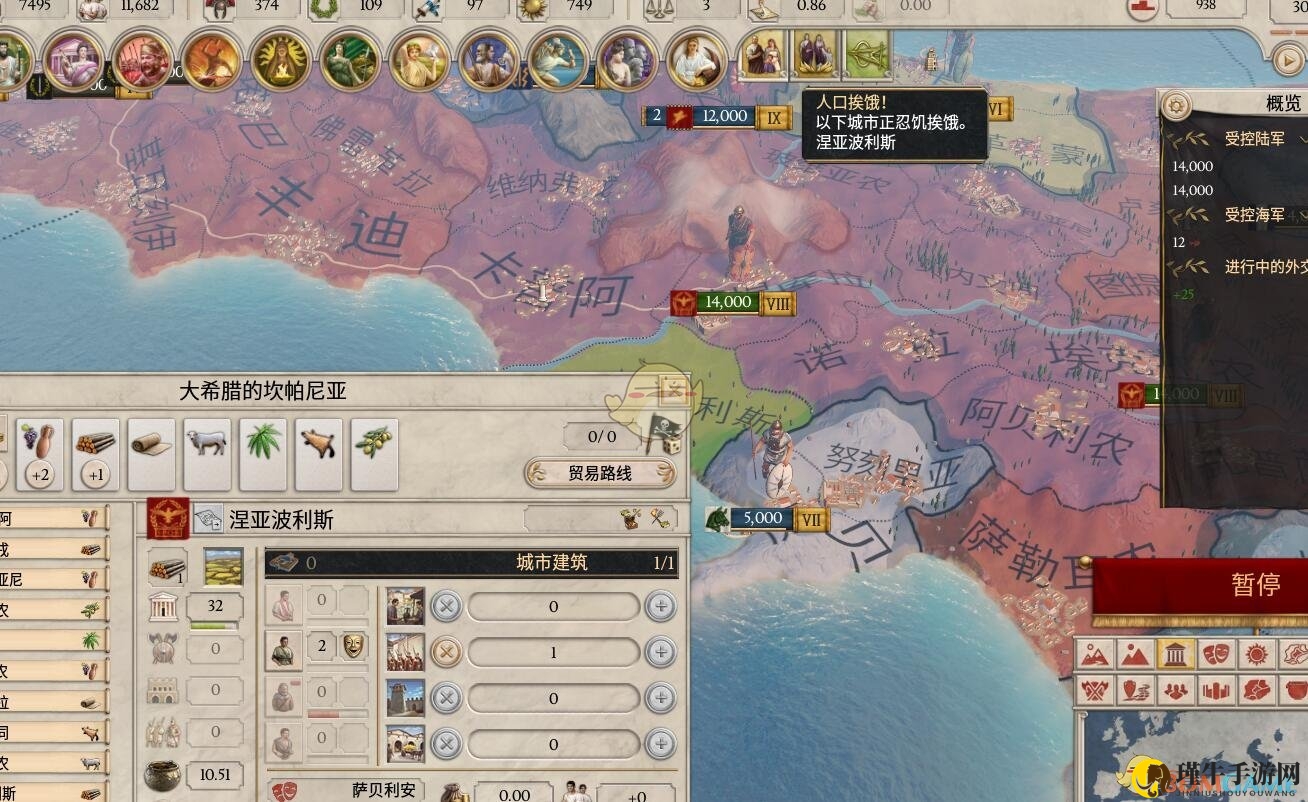Select the highlighted political map mode temple icon
This screenshot has height=802, width=1308.
pos(1174,654)
